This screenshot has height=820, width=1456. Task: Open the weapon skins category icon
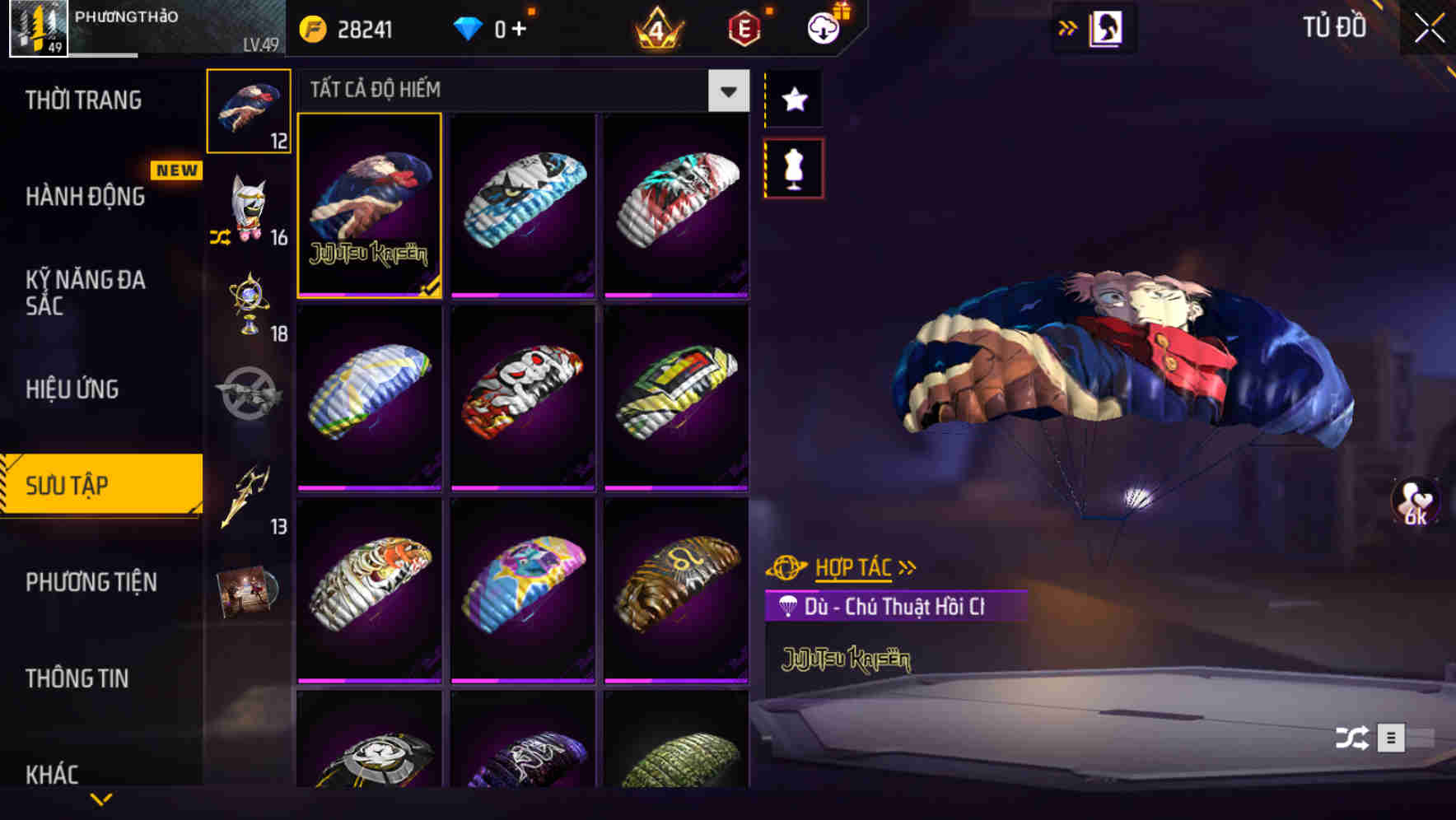click(246, 395)
